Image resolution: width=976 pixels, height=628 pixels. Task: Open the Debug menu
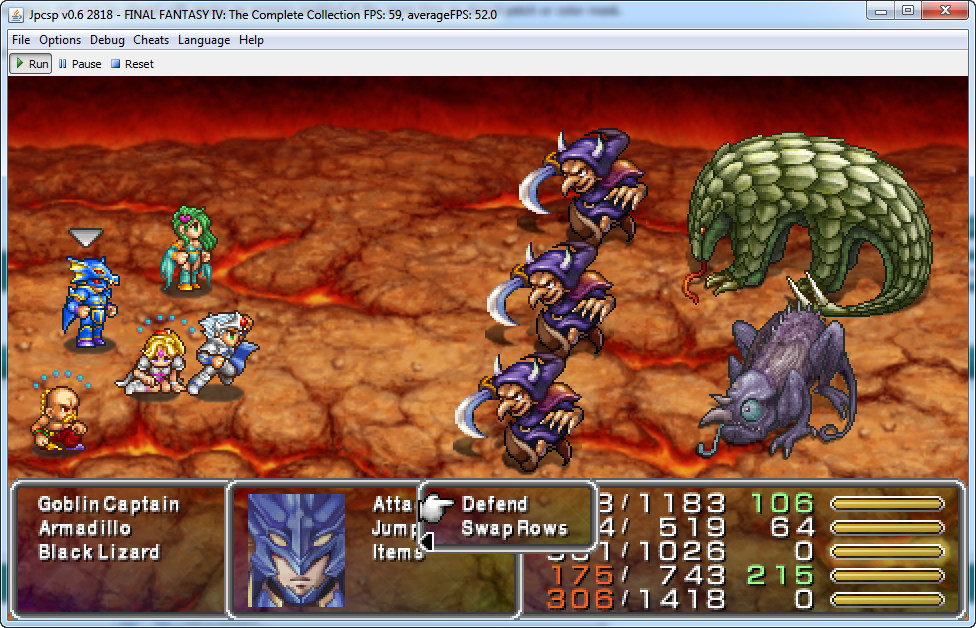(x=107, y=40)
